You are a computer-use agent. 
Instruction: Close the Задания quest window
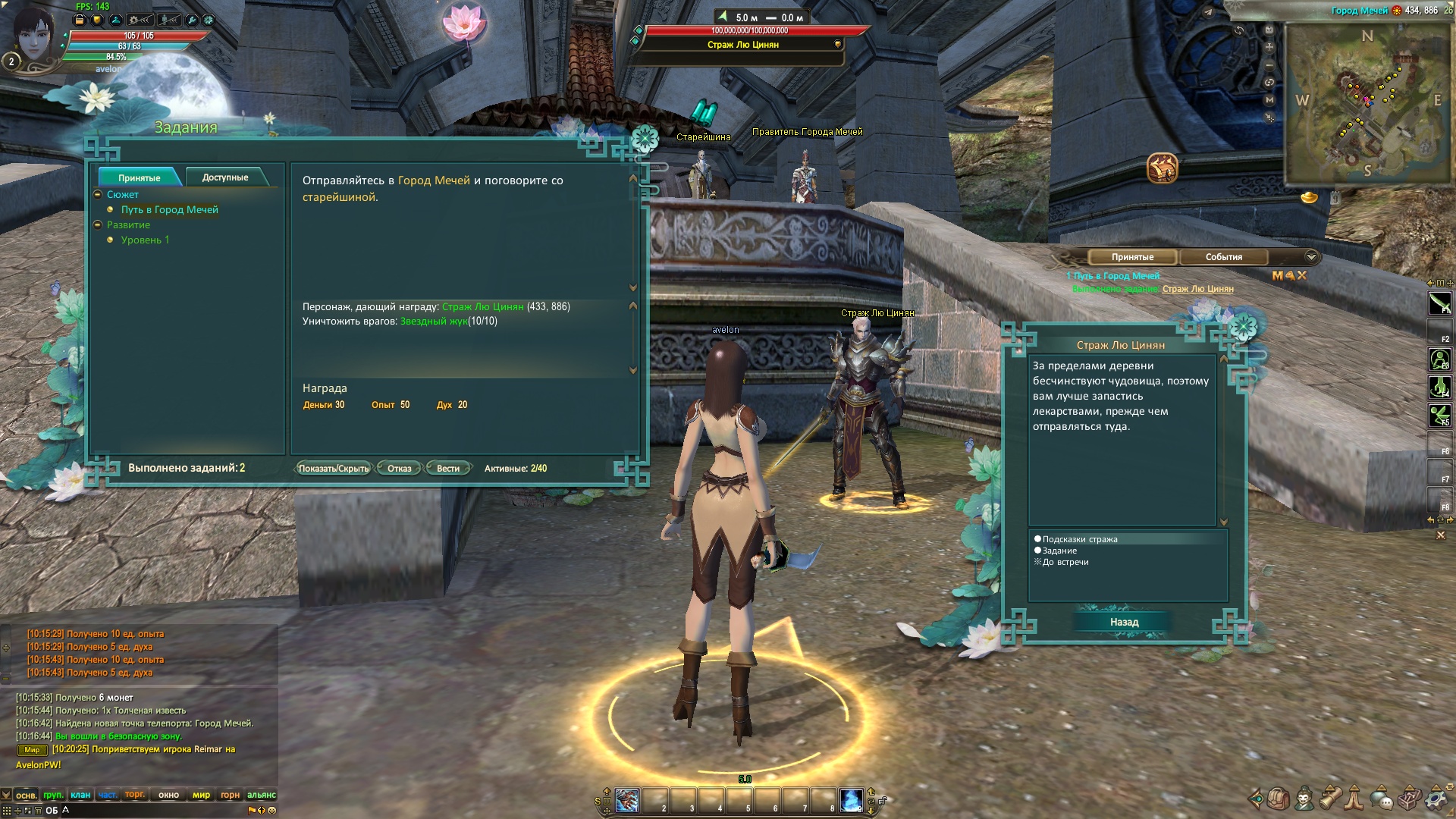click(645, 138)
